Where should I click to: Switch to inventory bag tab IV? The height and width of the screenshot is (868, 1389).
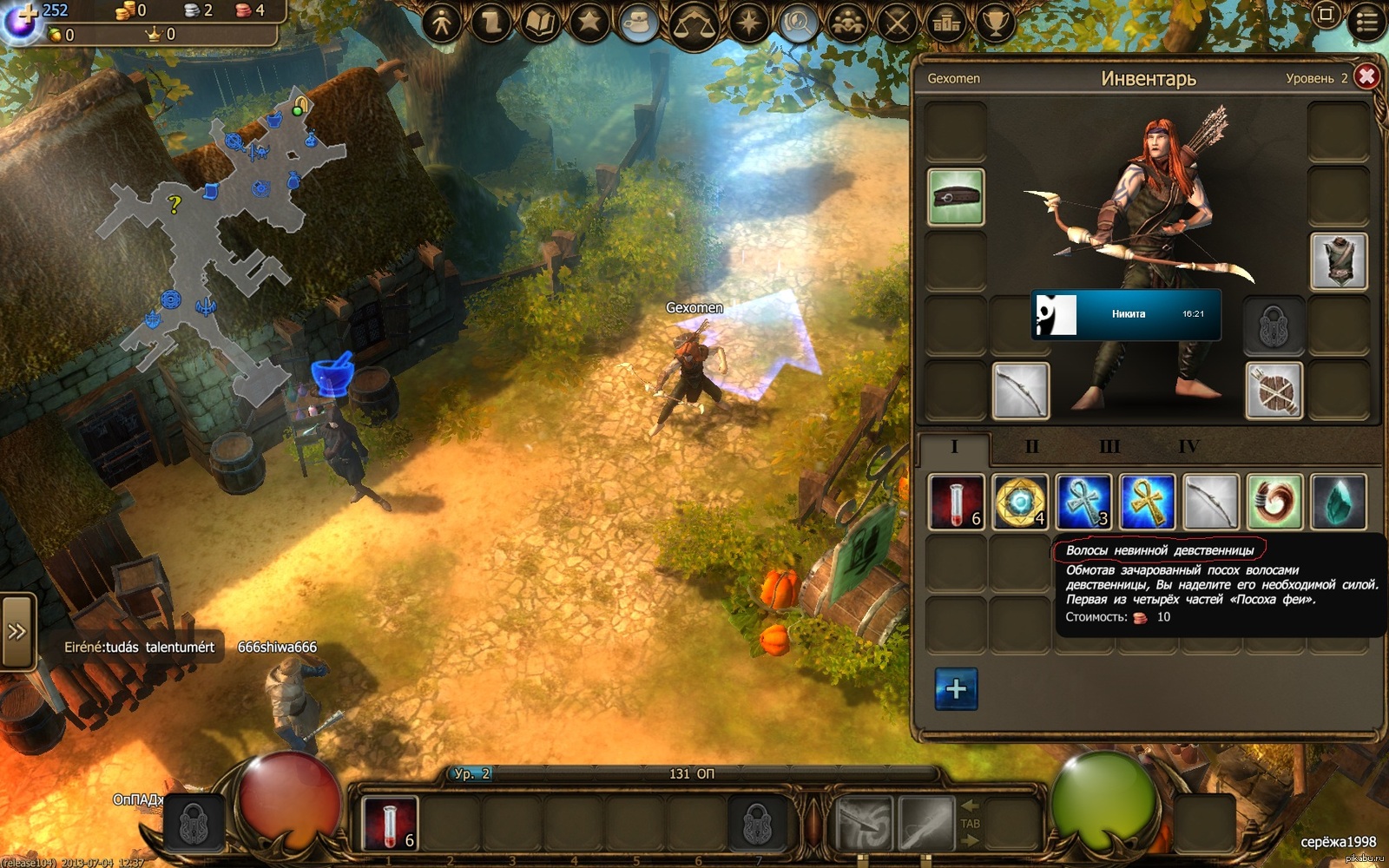(x=1188, y=447)
